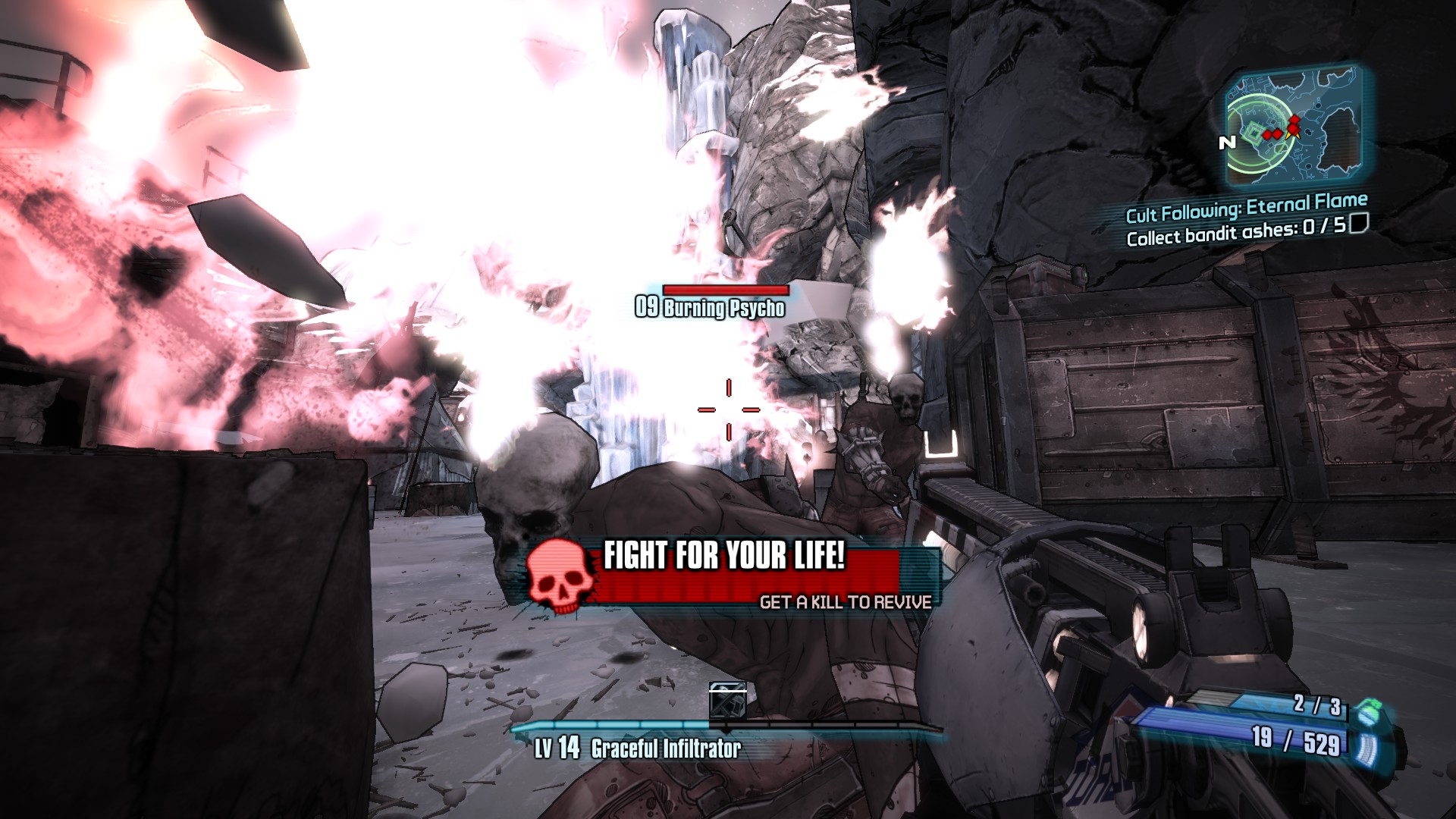
Task: Click the action skill icon above the XP bar
Action: pos(727,701)
